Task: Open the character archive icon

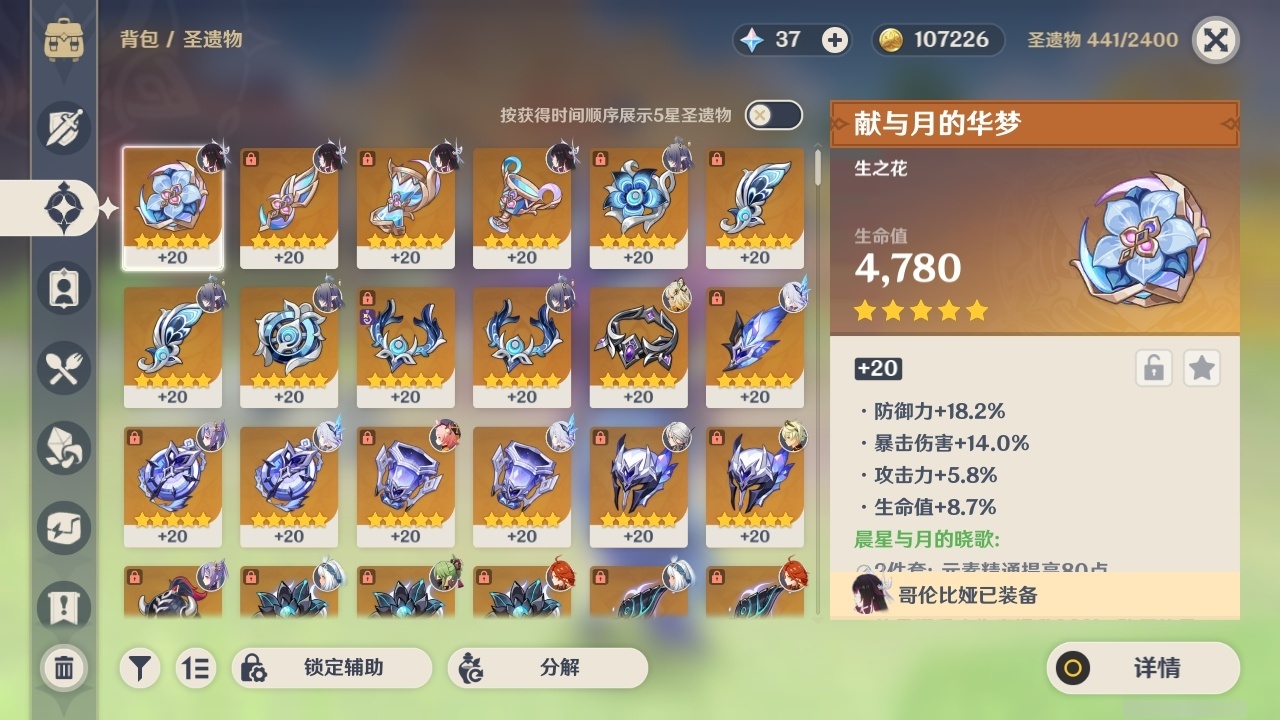Action: tap(63, 287)
